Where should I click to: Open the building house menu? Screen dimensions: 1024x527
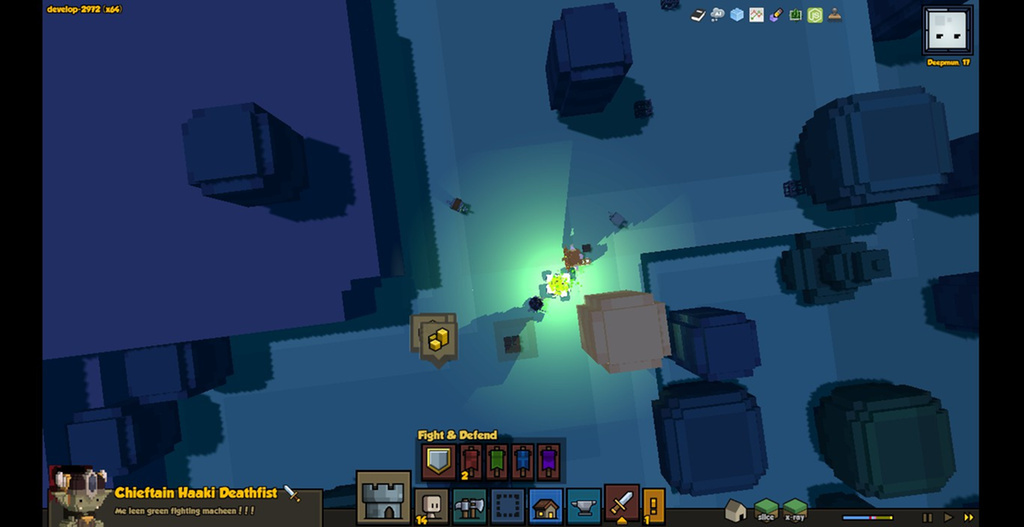[x=545, y=506]
